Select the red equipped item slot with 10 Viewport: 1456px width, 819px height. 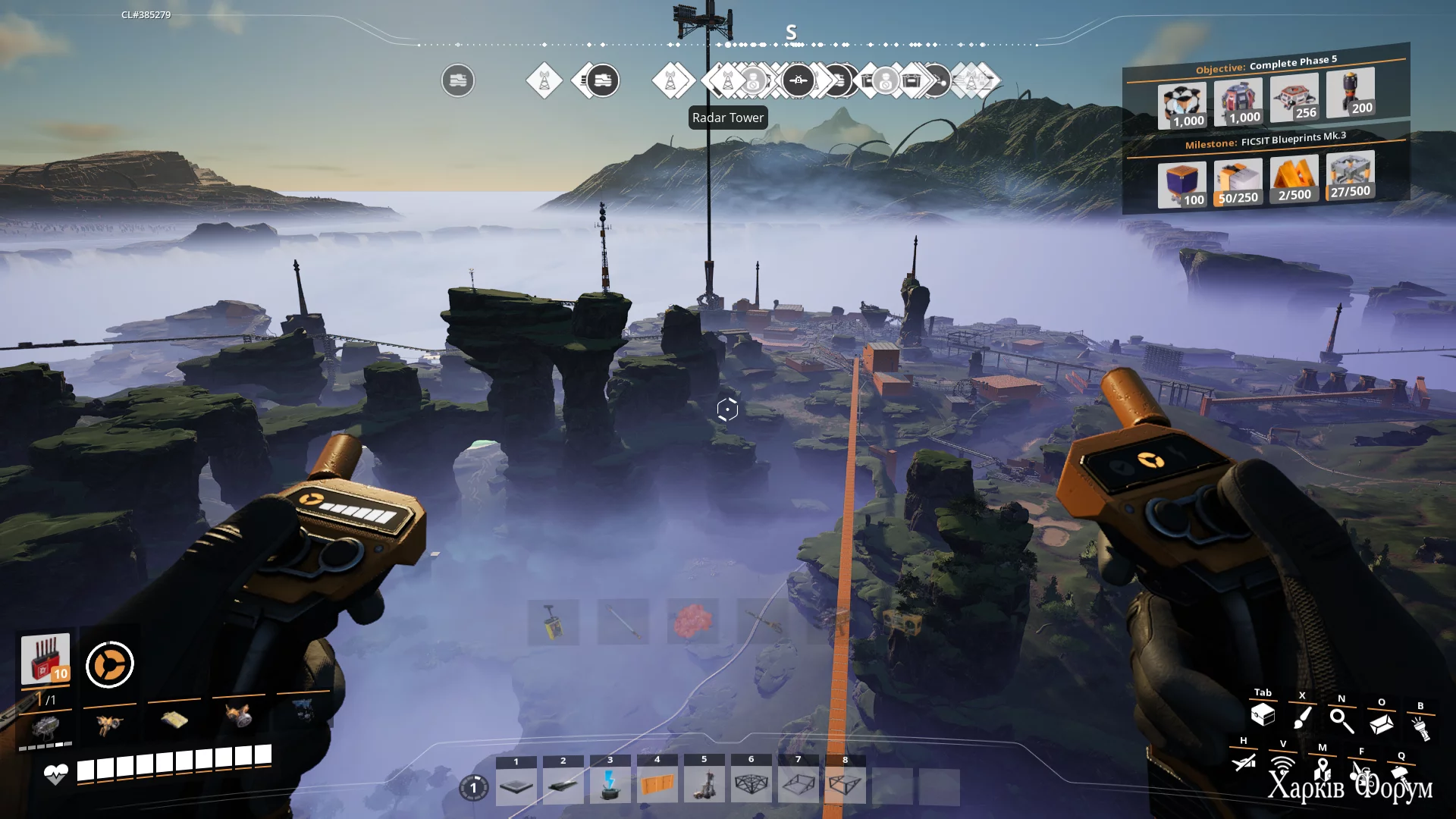click(x=45, y=658)
